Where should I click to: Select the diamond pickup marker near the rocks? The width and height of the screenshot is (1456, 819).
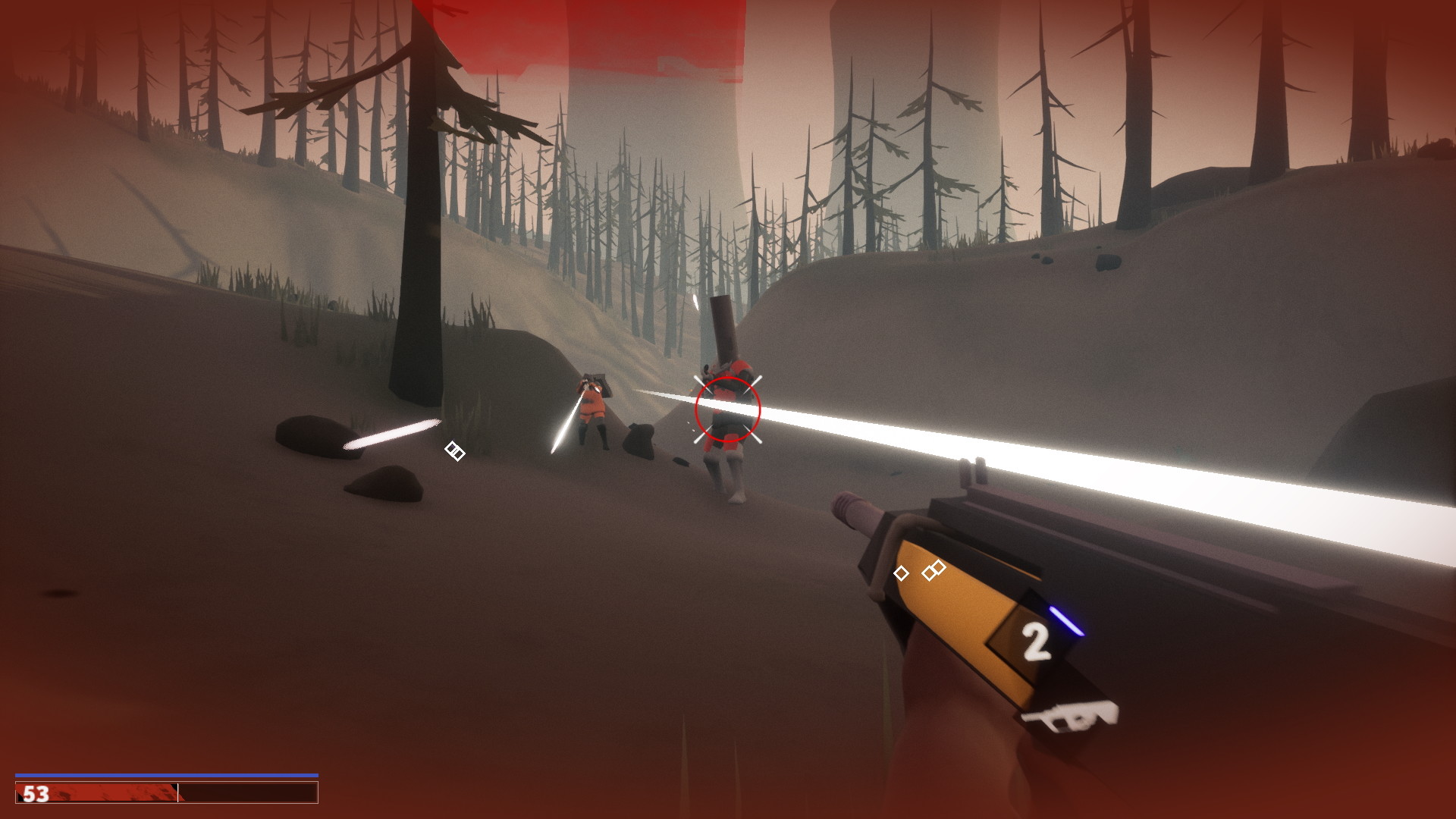click(x=453, y=453)
